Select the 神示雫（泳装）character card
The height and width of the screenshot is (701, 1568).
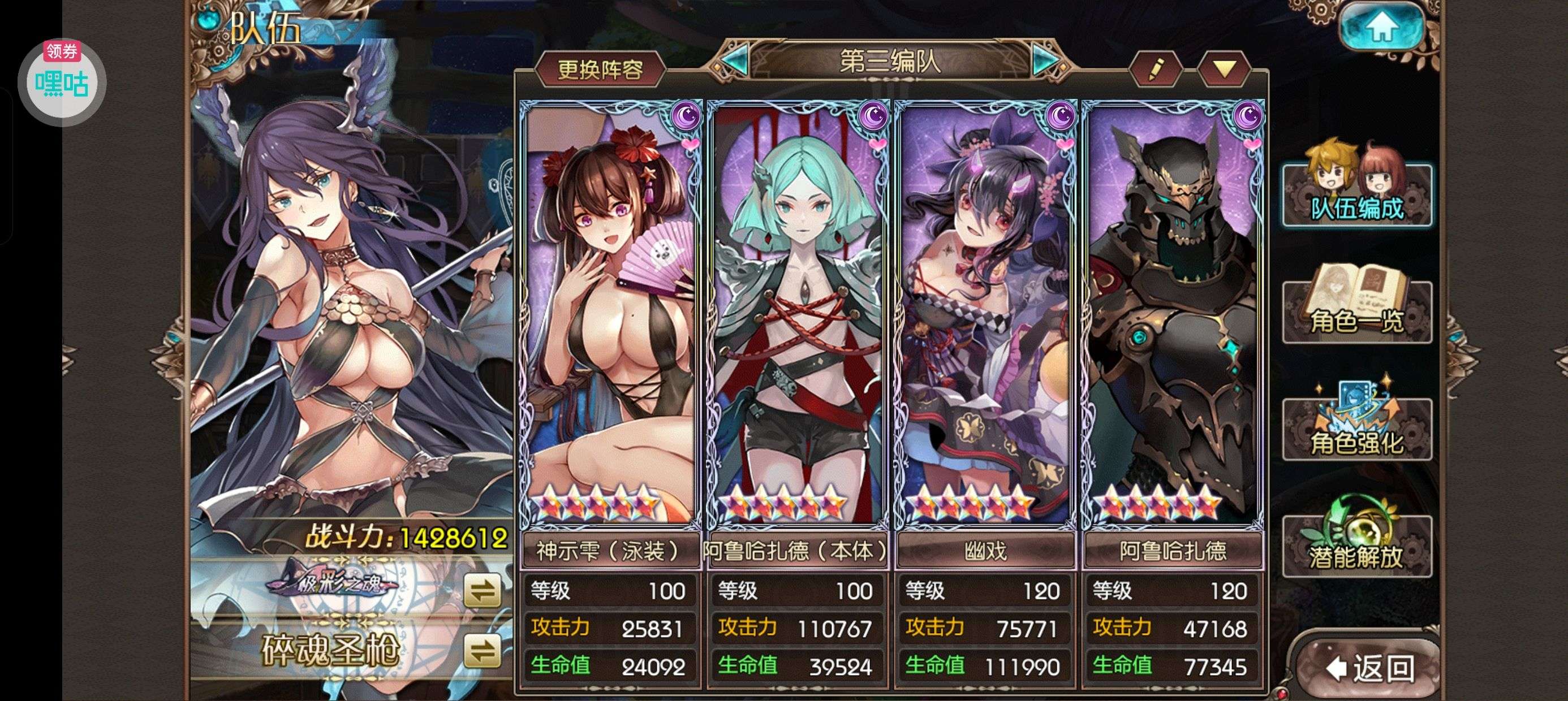(x=610, y=317)
